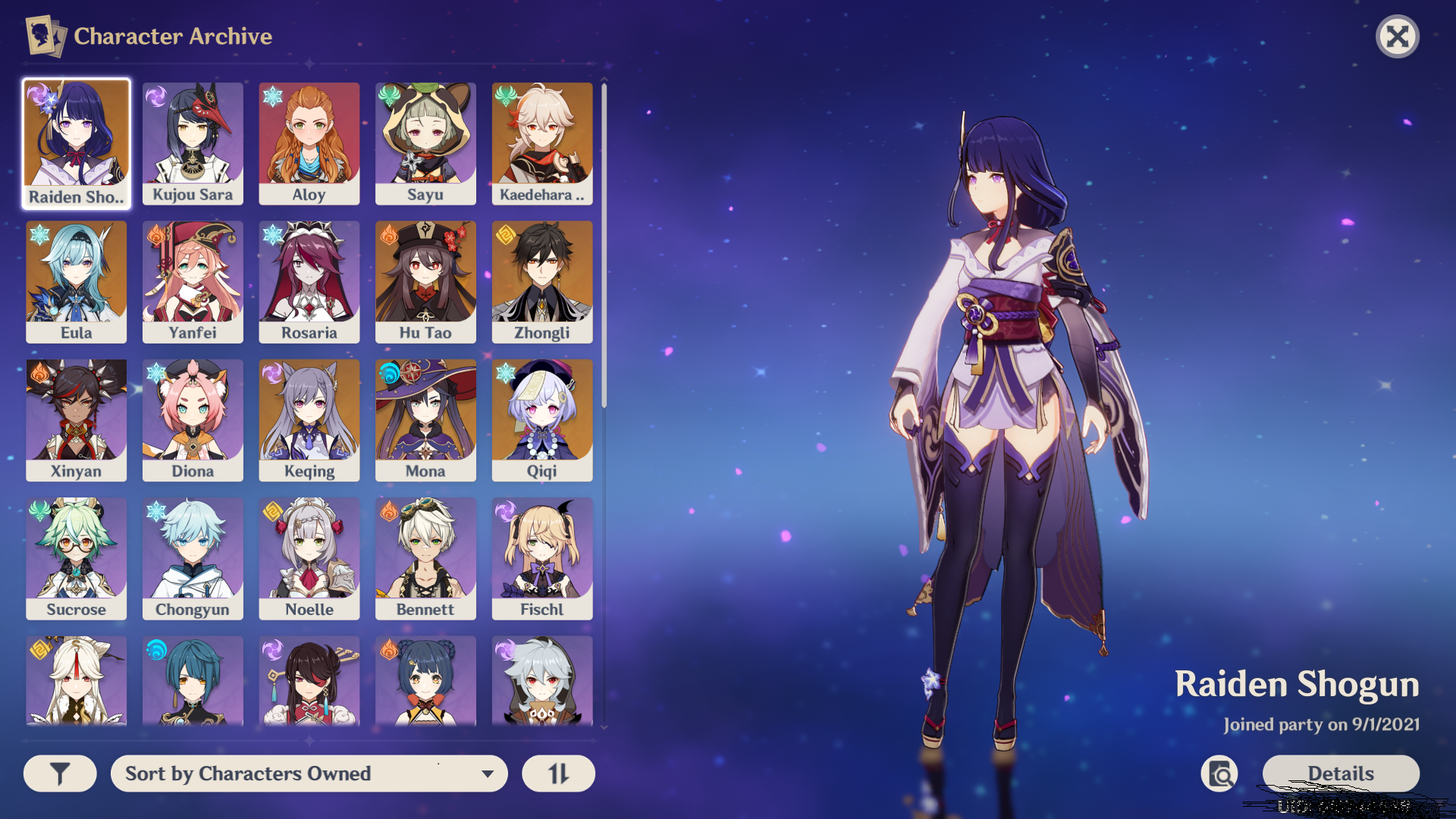Select Eula's character card
The width and height of the screenshot is (1456, 819).
[76, 281]
